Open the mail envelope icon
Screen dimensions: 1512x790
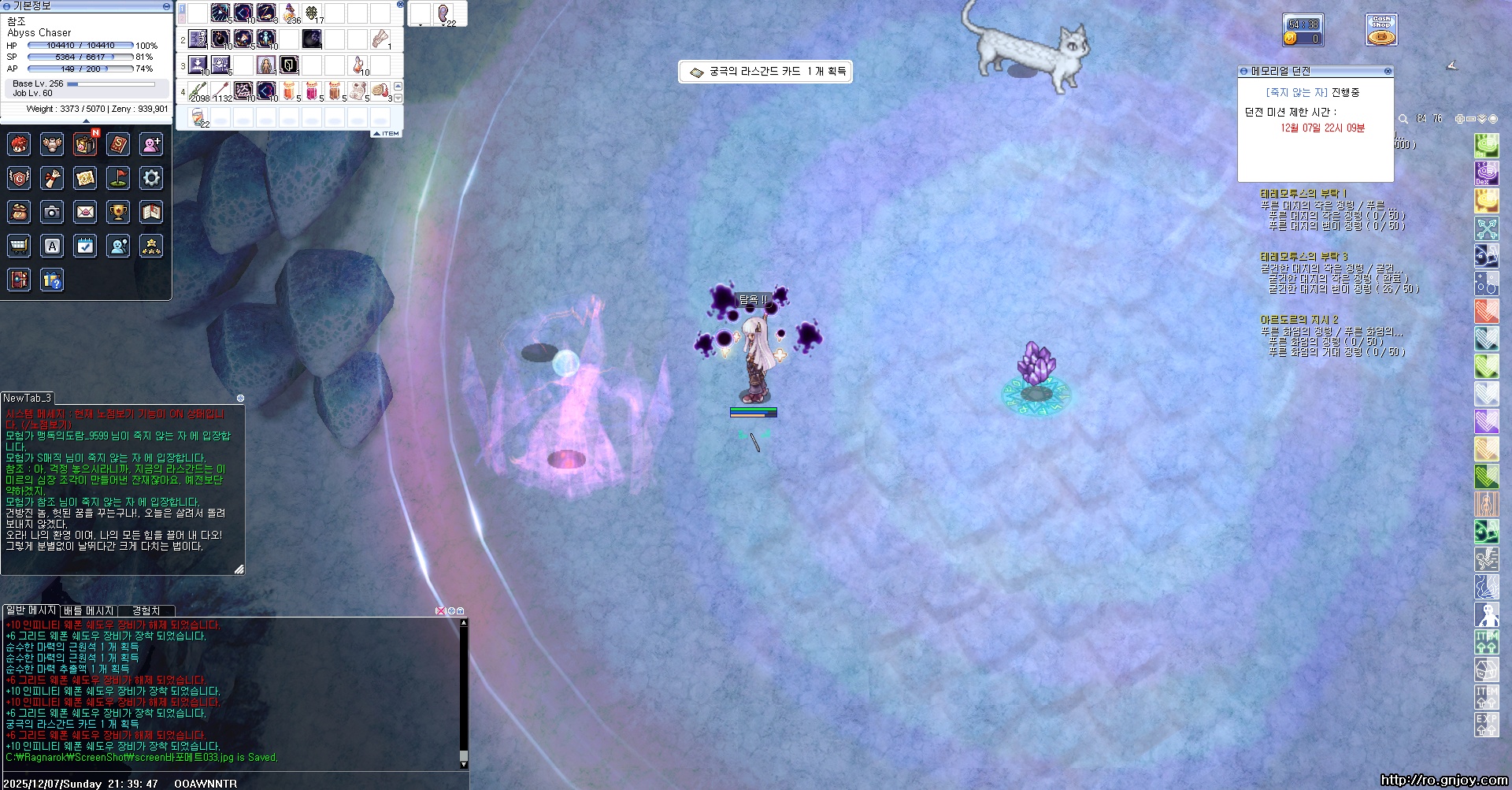(x=85, y=212)
